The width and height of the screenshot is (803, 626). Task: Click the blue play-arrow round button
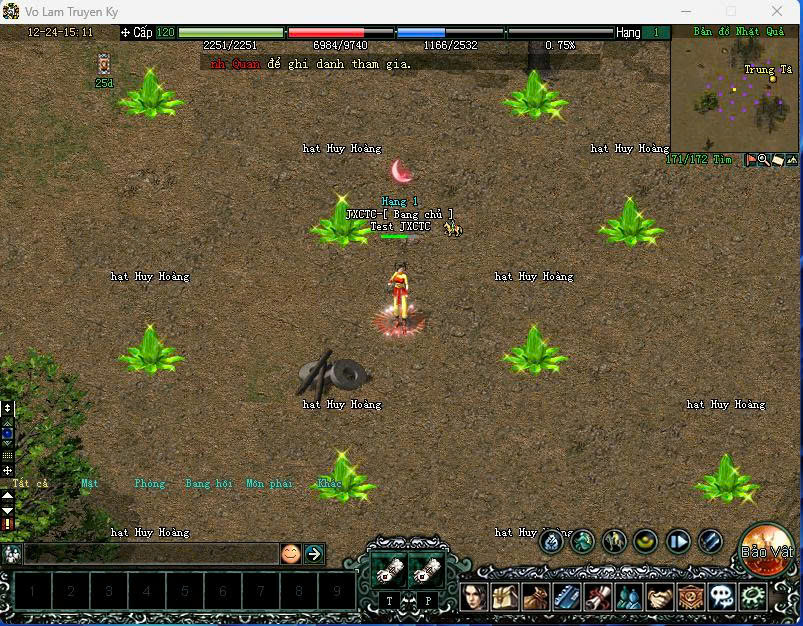(679, 542)
